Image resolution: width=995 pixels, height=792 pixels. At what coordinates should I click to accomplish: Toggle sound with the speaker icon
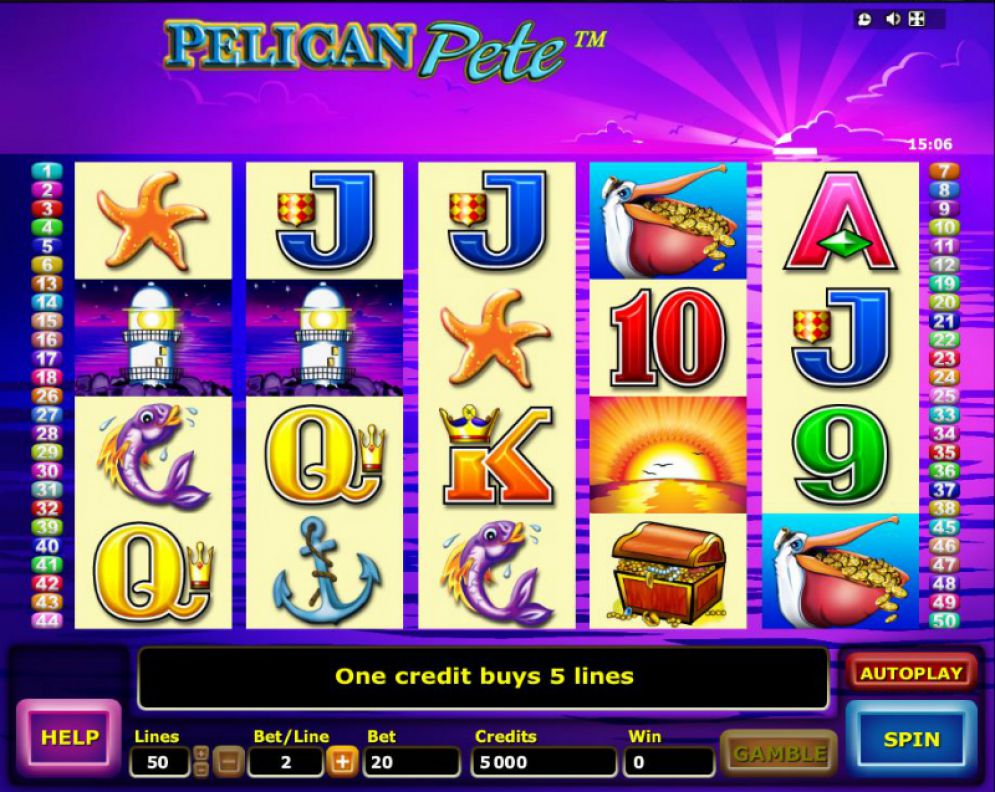pos(891,19)
